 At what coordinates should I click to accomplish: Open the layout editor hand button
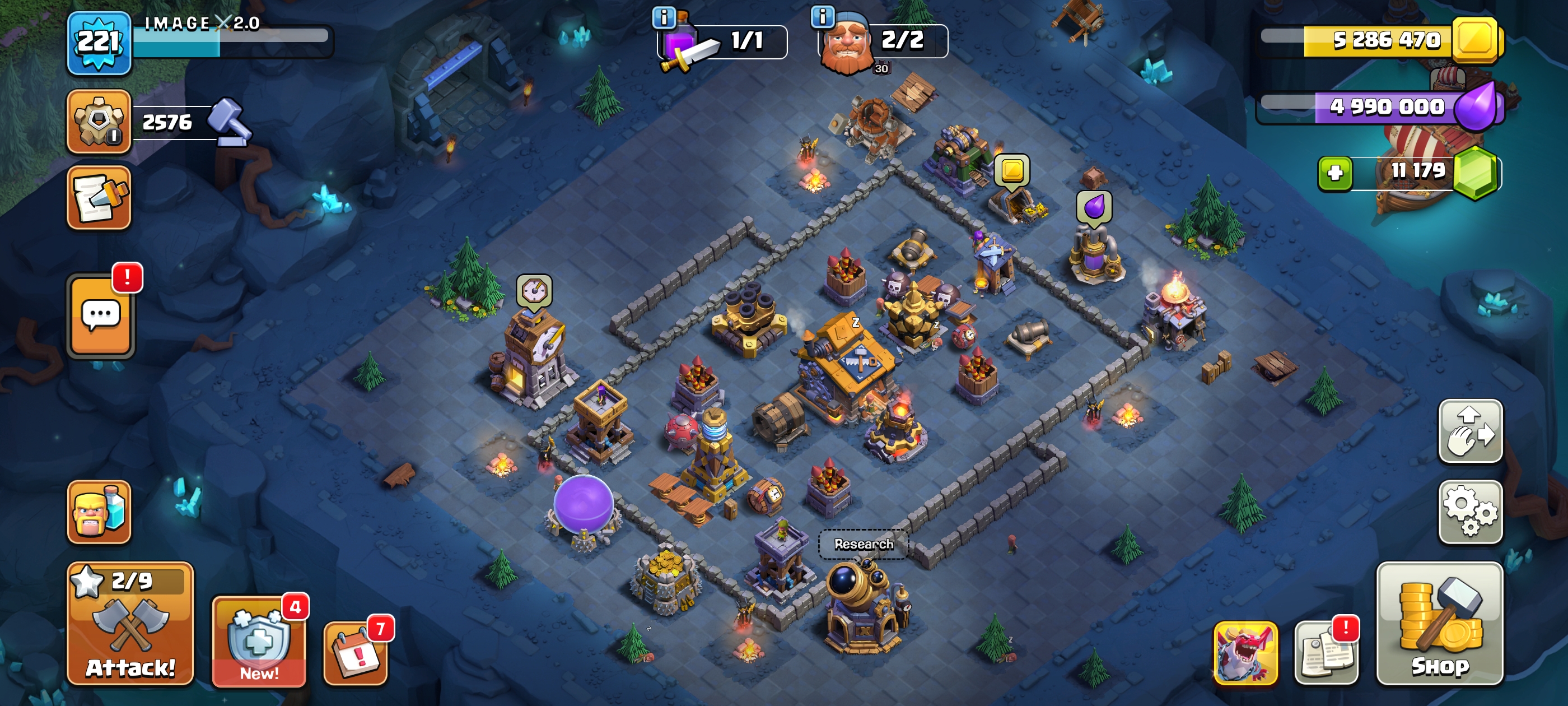click(x=1470, y=431)
